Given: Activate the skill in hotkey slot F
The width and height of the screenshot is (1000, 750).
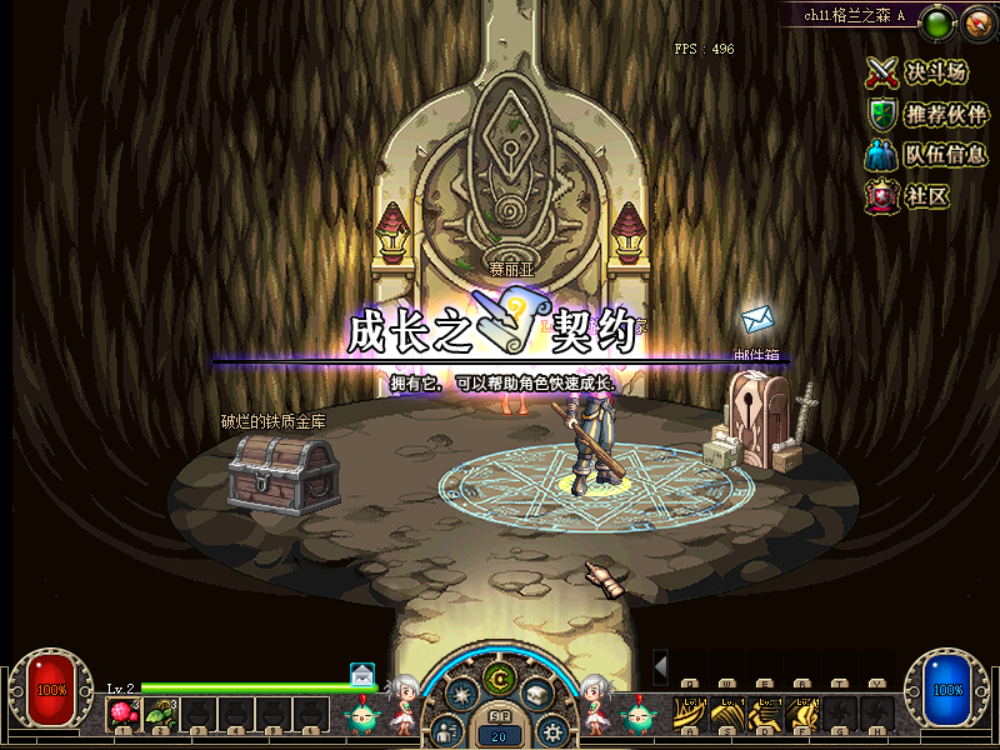Looking at the screenshot, I should coord(802,714).
